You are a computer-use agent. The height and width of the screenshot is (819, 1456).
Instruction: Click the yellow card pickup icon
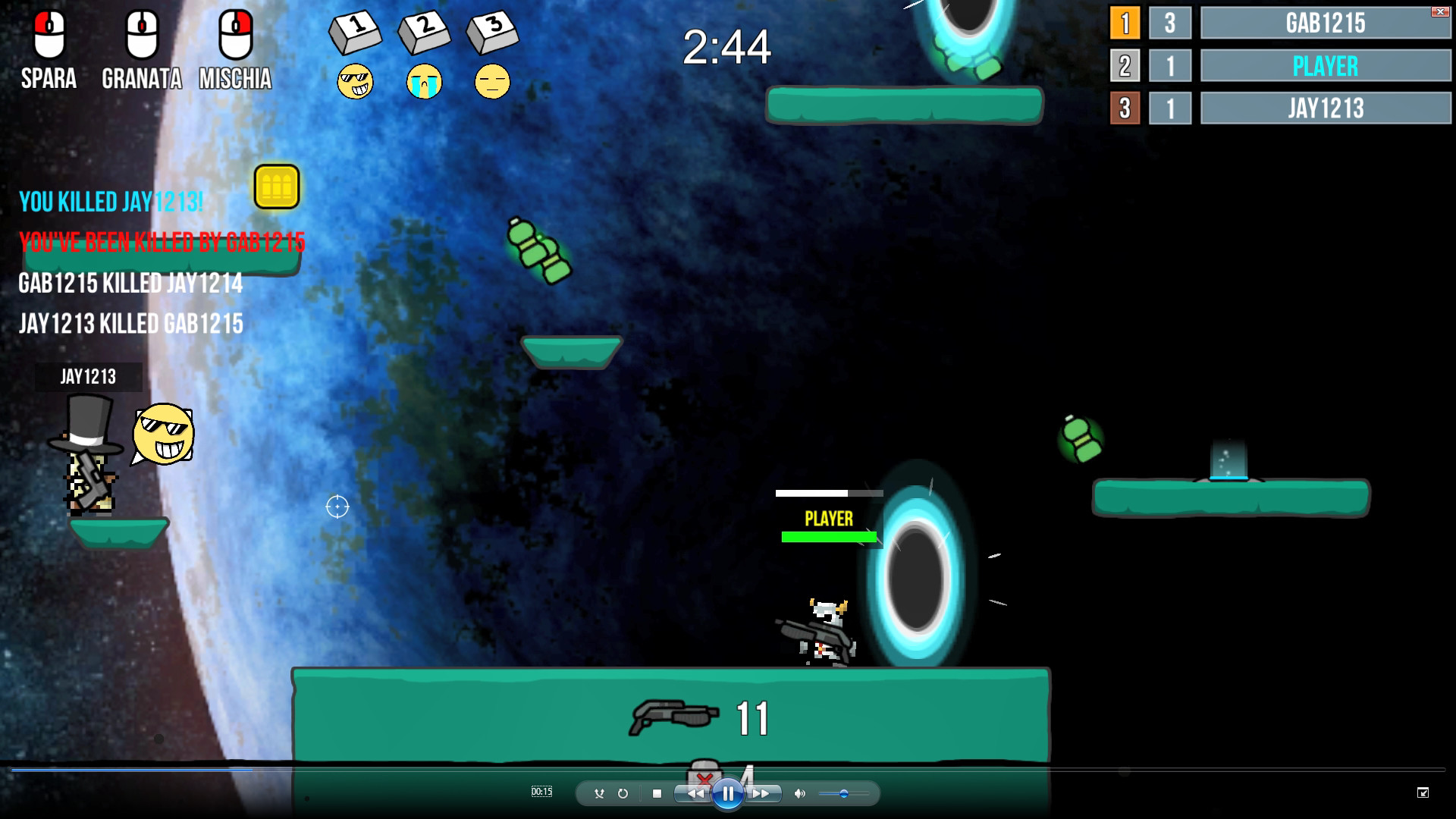click(x=277, y=187)
